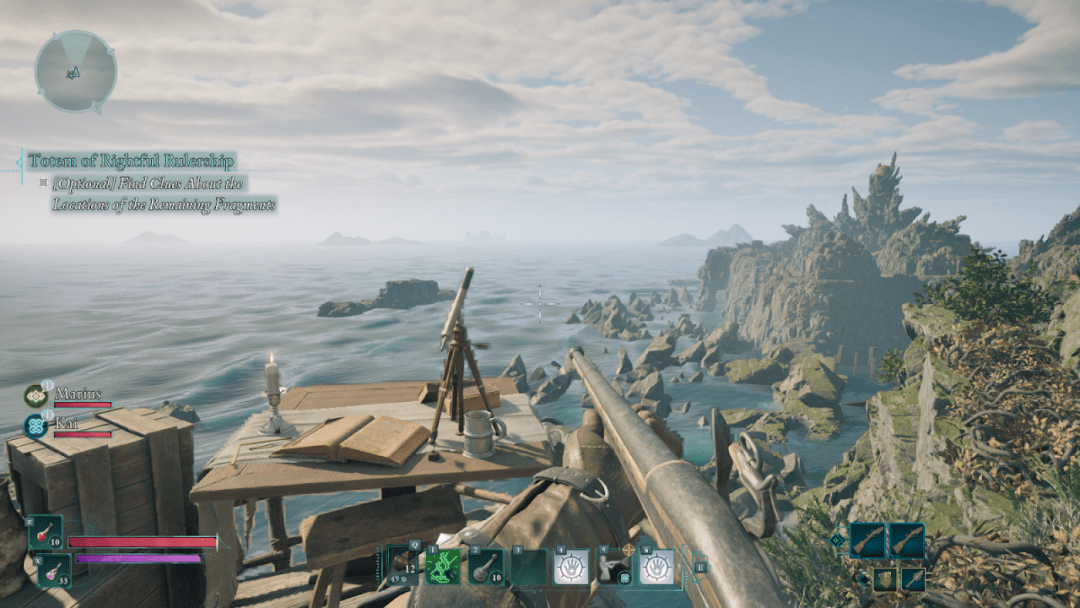This screenshot has height=608, width=1080.
Task: Activate the hand sigil ability in slot 4
Action: [571, 566]
